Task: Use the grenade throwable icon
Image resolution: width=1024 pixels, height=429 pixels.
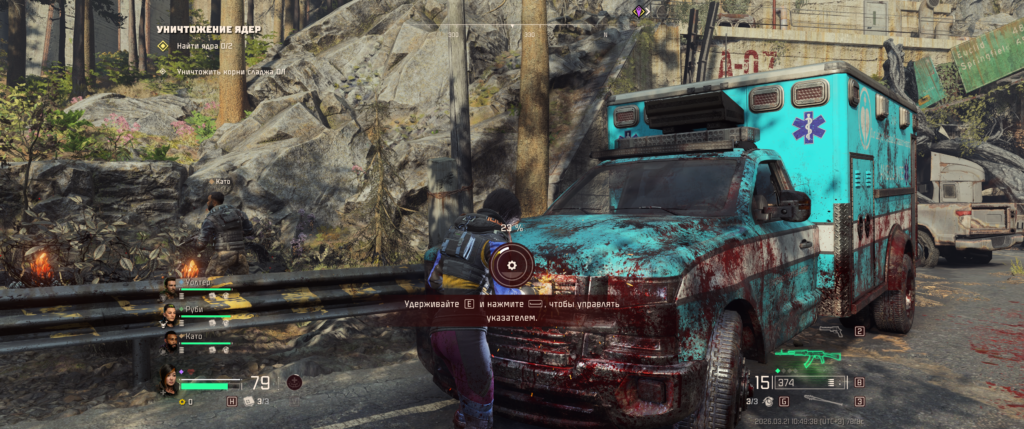Action: [767, 401]
